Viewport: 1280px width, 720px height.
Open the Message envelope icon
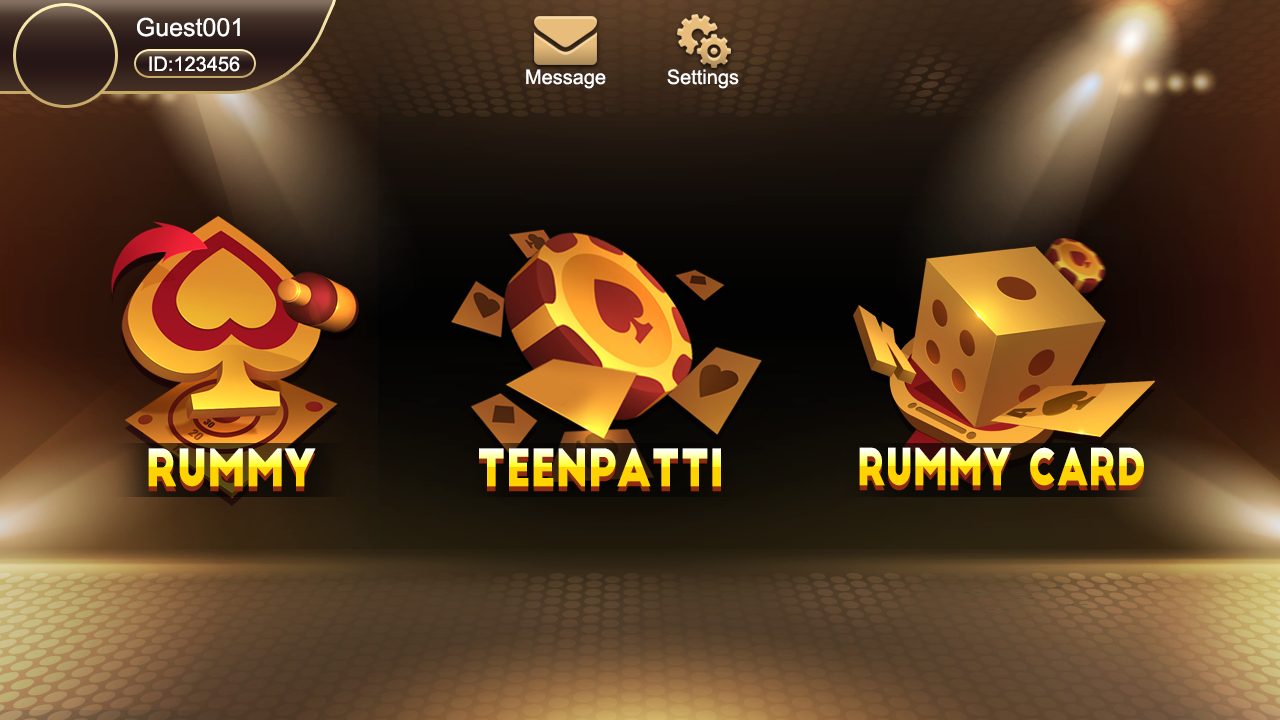566,40
